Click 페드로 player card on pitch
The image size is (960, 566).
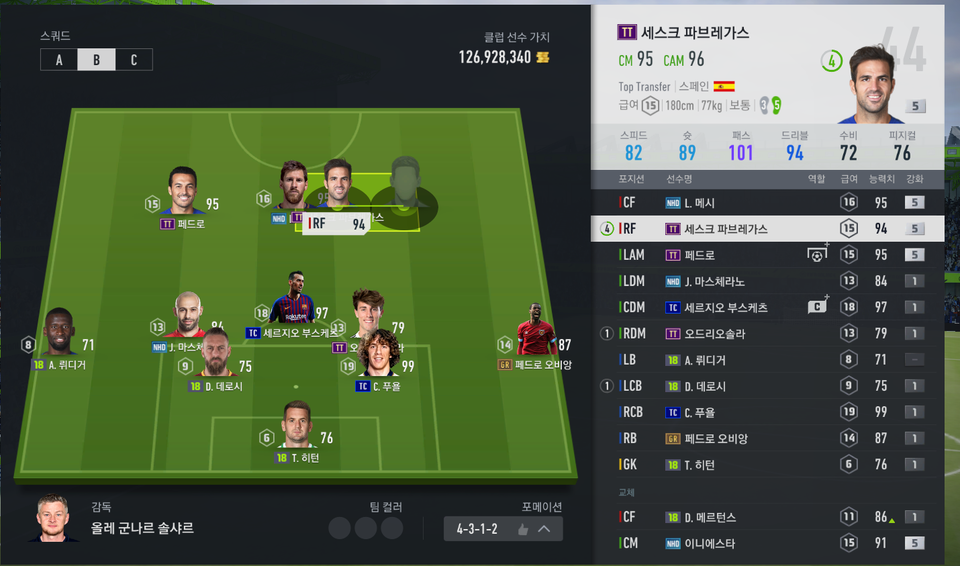coord(182,195)
